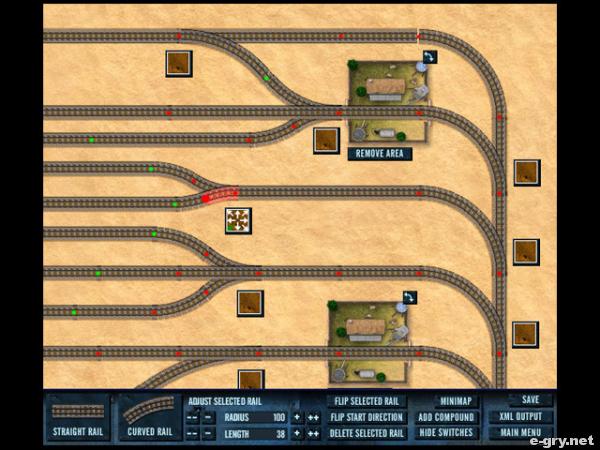Decrease length with the double minus
The width and height of the screenshot is (600, 450).
pyautogui.click(x=192, y=433)
